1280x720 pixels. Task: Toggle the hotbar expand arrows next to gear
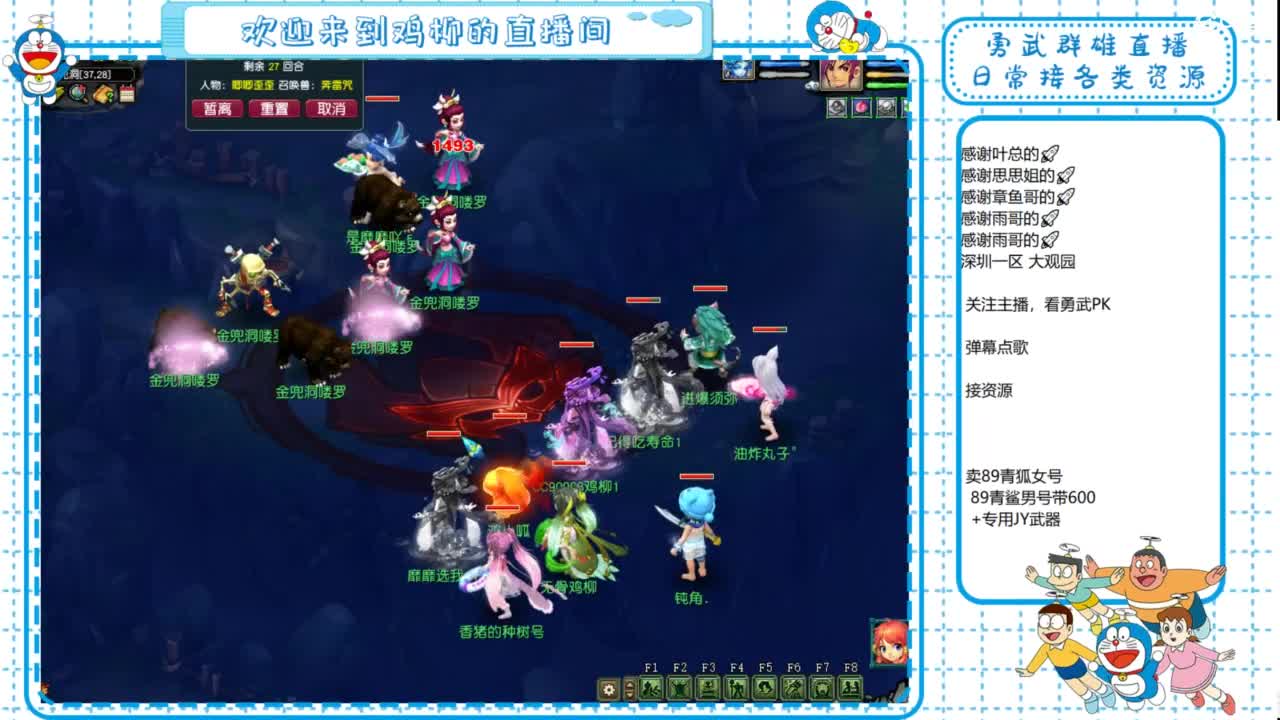point(630,687)
